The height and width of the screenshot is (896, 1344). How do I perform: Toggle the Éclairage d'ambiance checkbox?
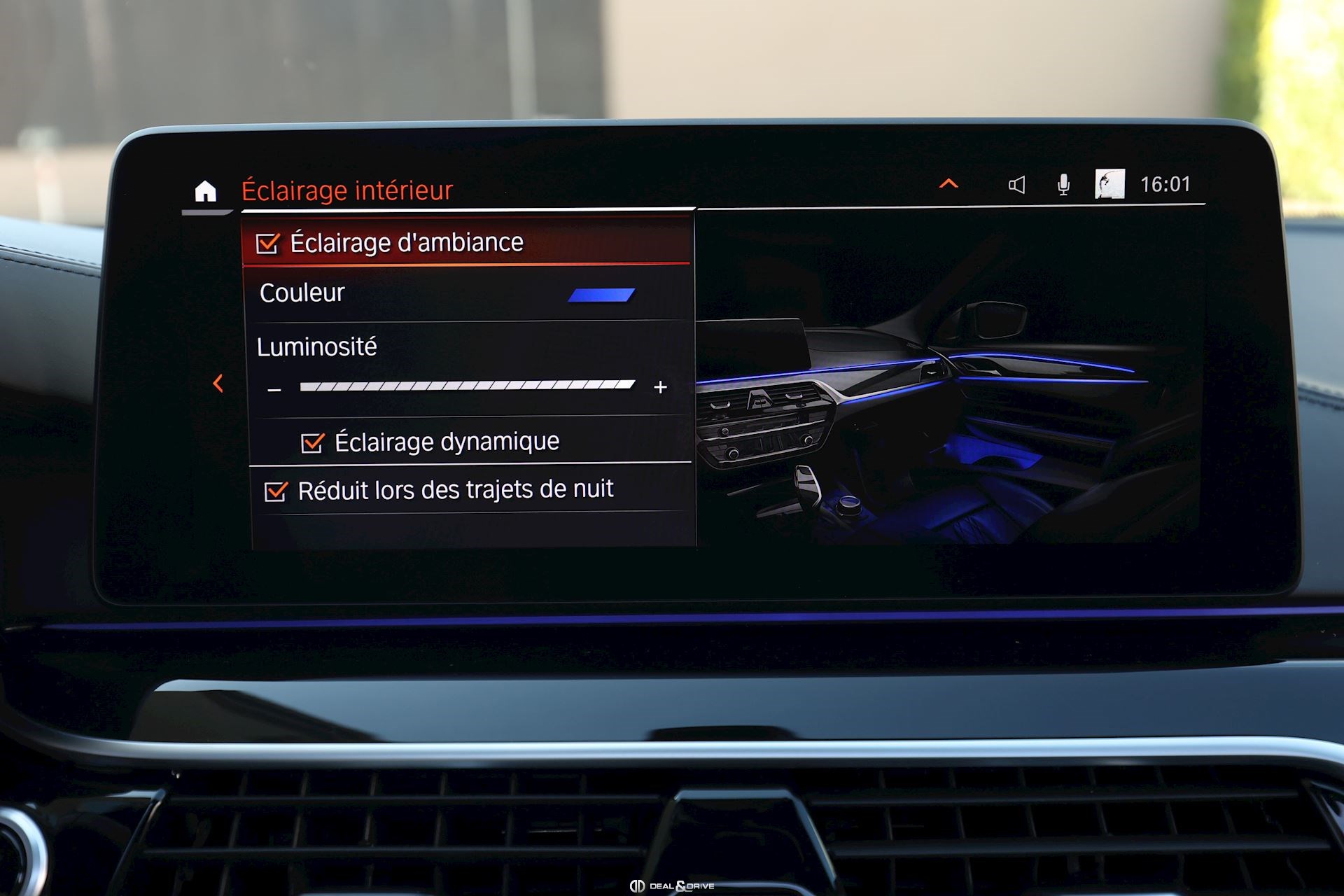267,244
